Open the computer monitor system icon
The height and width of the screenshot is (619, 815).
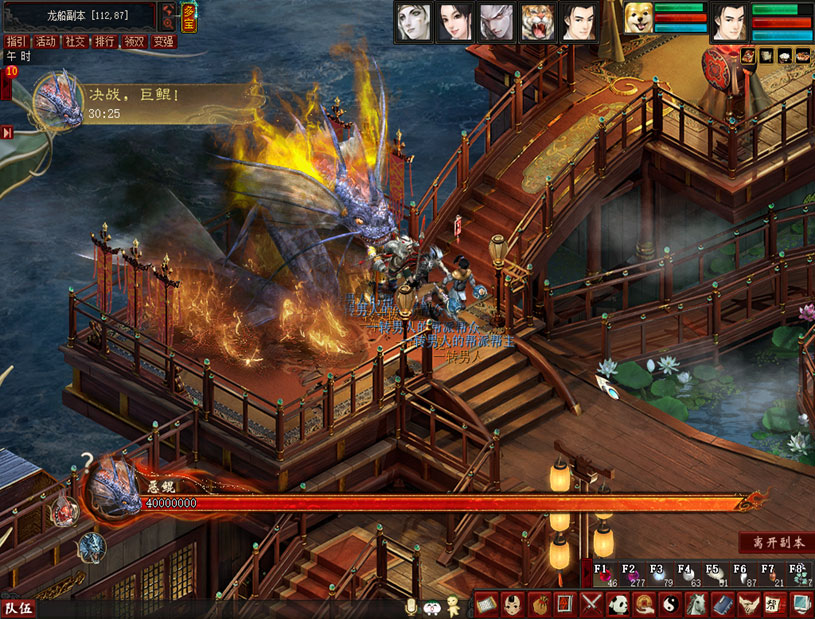[x=799, y=604]
